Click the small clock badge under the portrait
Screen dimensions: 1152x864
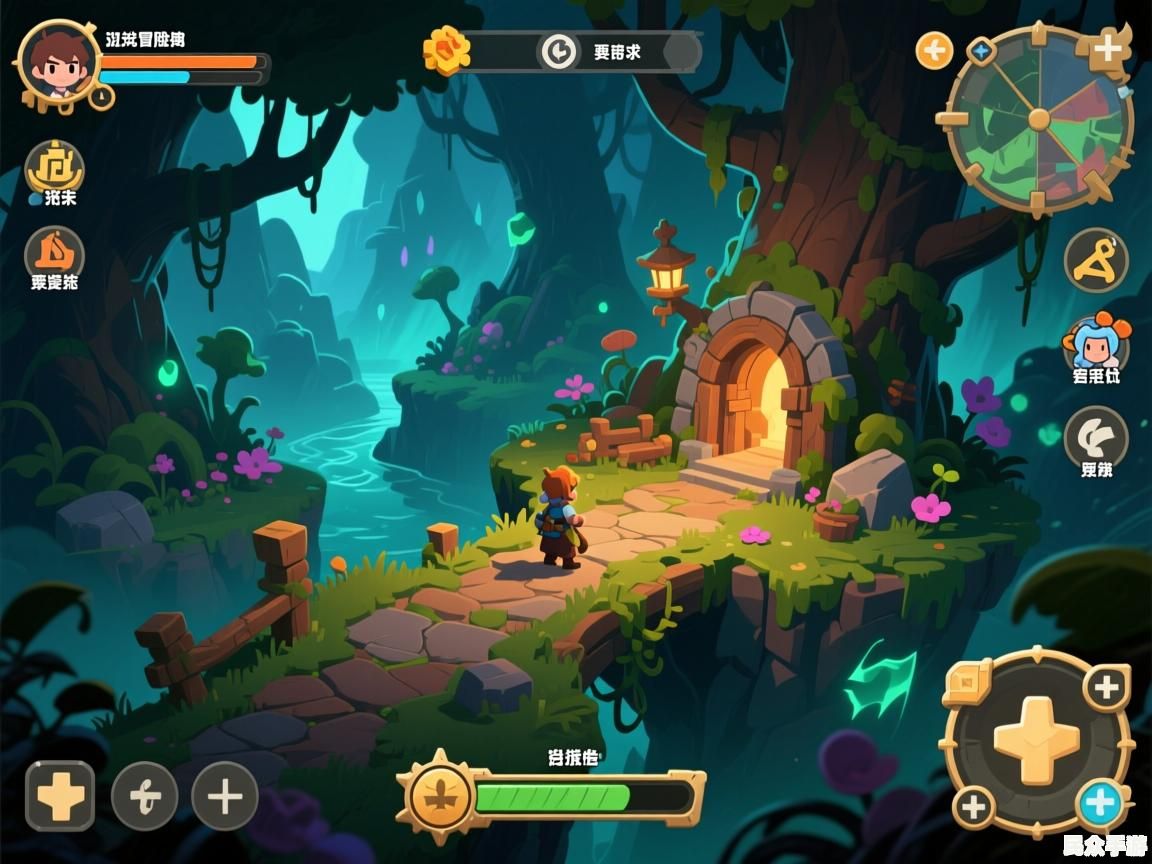pos(101,97)
